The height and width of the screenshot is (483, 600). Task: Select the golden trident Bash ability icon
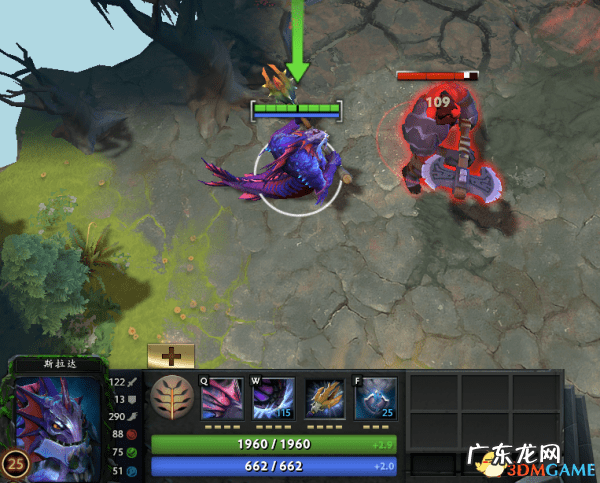325,397
